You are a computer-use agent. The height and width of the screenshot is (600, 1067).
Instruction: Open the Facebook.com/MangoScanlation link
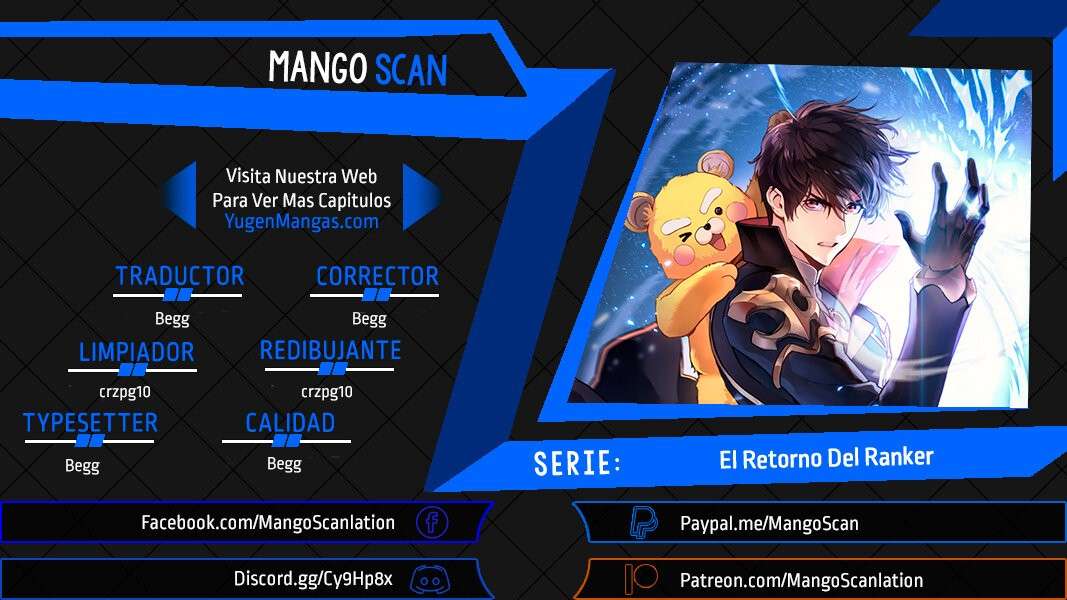[267, 522]
